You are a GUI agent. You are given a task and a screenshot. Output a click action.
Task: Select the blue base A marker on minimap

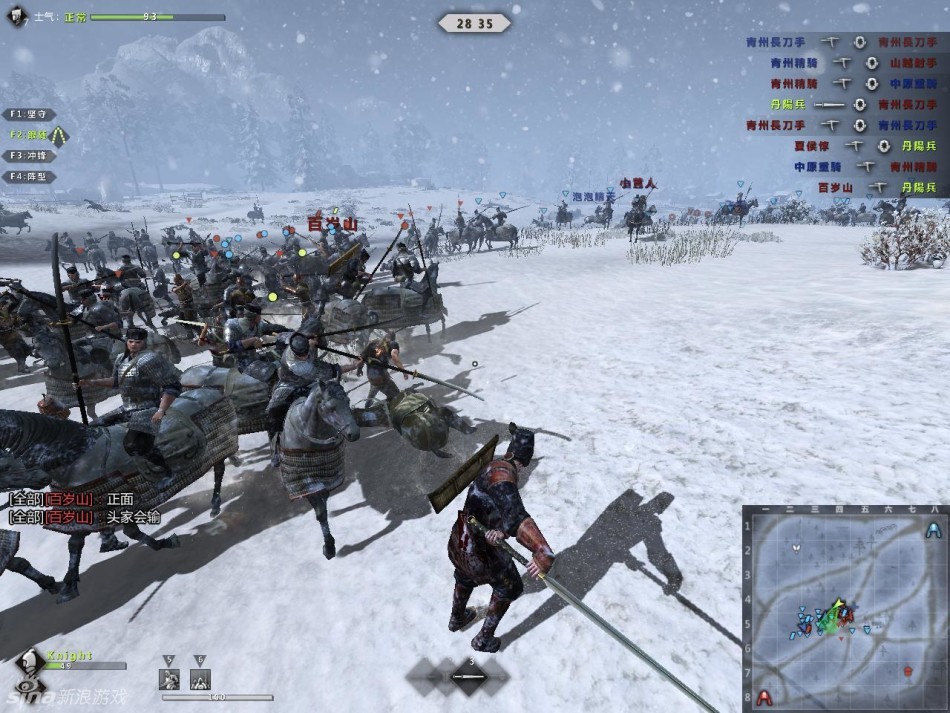[x=933, y=530]
